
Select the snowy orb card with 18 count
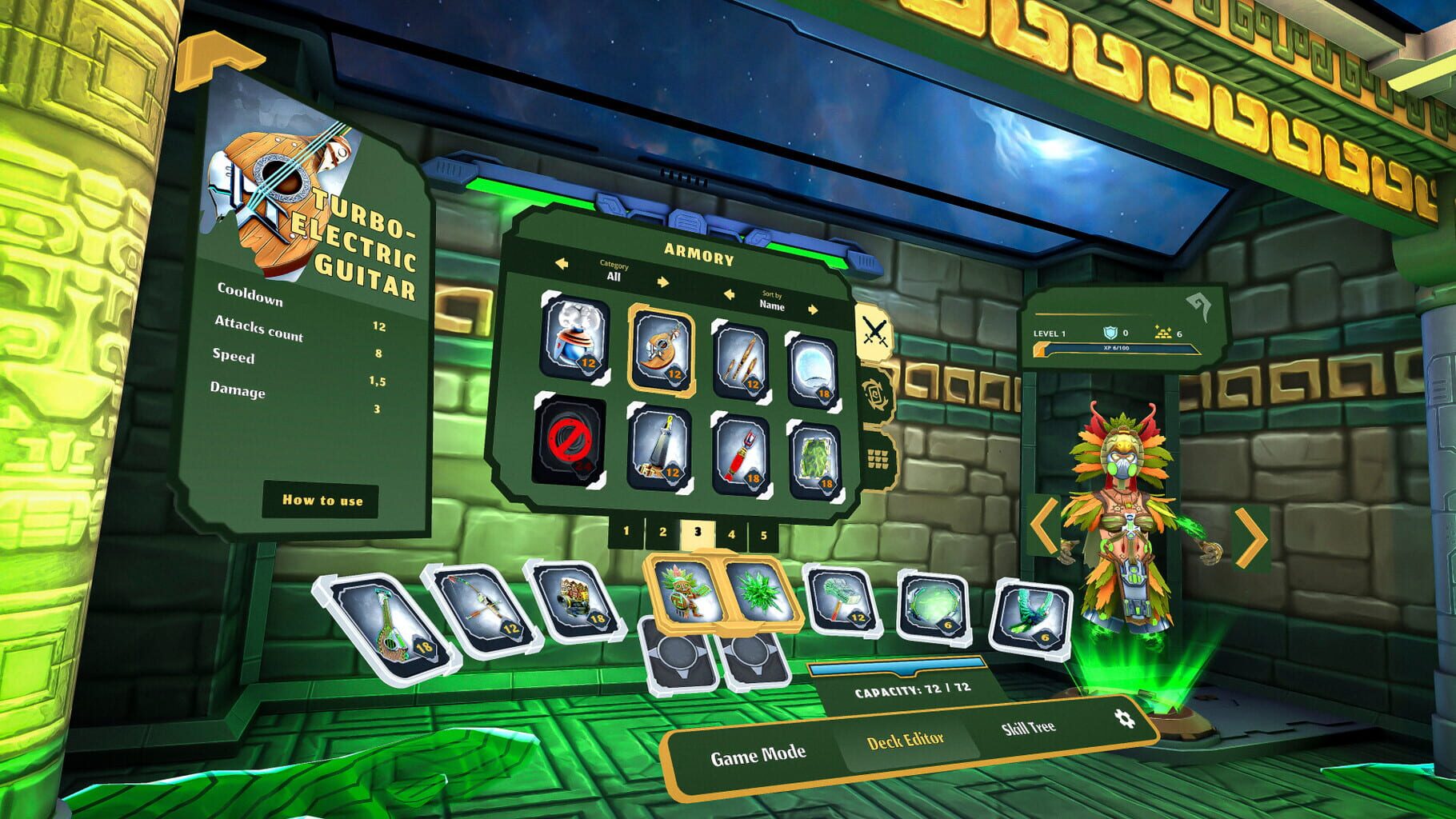[x=816, y=365]
